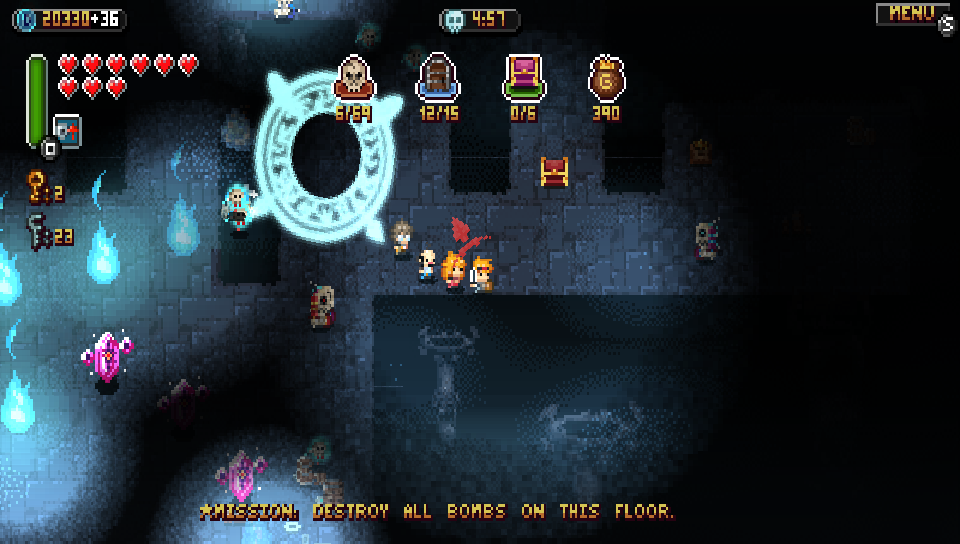This screenshot has width=960, height=544.
Task: Use the equipped item slot beside the green bar
Action: point(67,131)
